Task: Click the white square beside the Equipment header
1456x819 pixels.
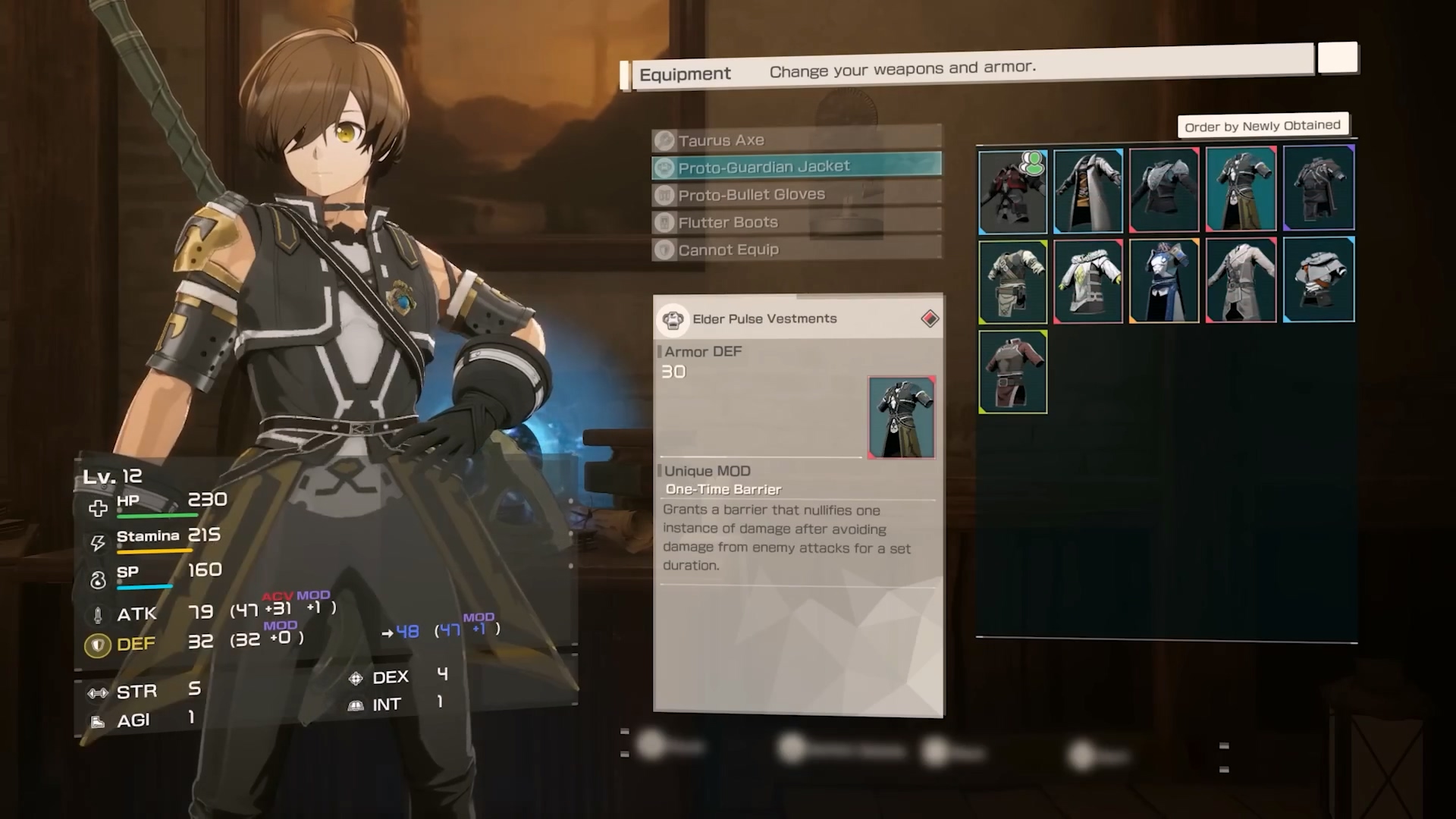Action: (1337, 58)
